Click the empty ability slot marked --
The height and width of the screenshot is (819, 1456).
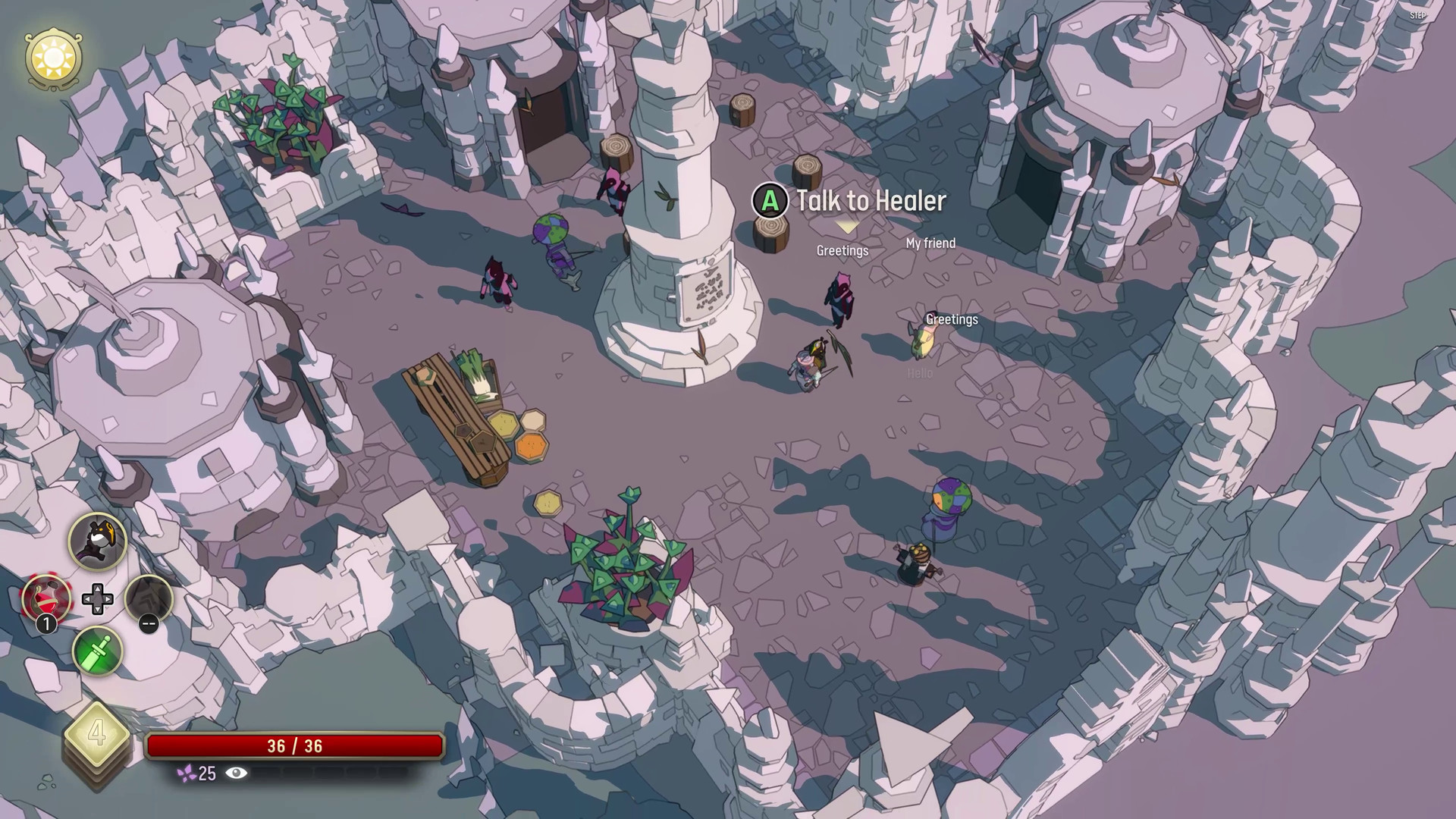point(149,599)
